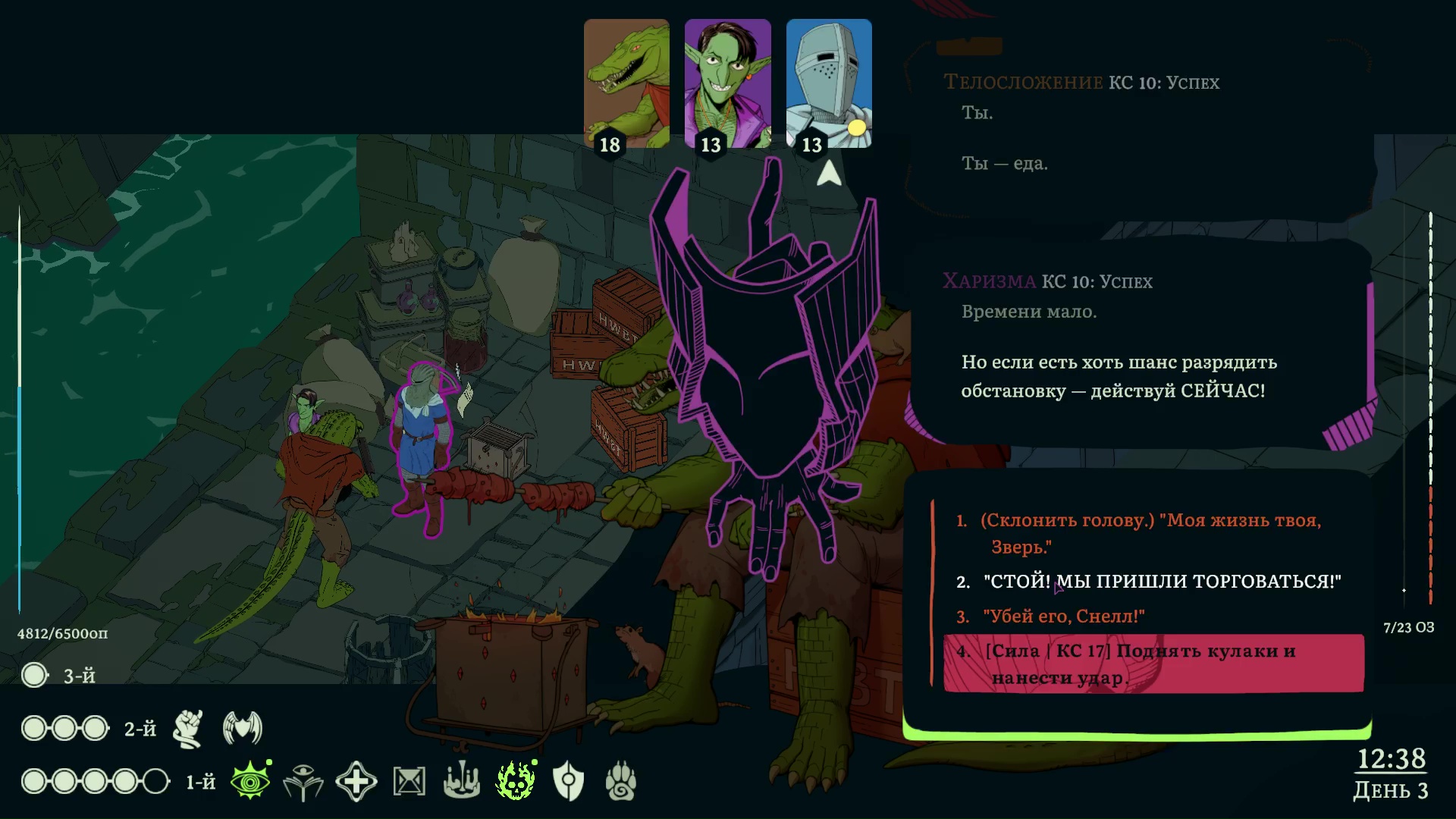The width and height of the screenshot is (1456, 819).
Task: Select "СТОЙ! МЫ ПРИШЛИ ТОРГОВАТЬСЯ!" reply
Action: [1162, 582]
